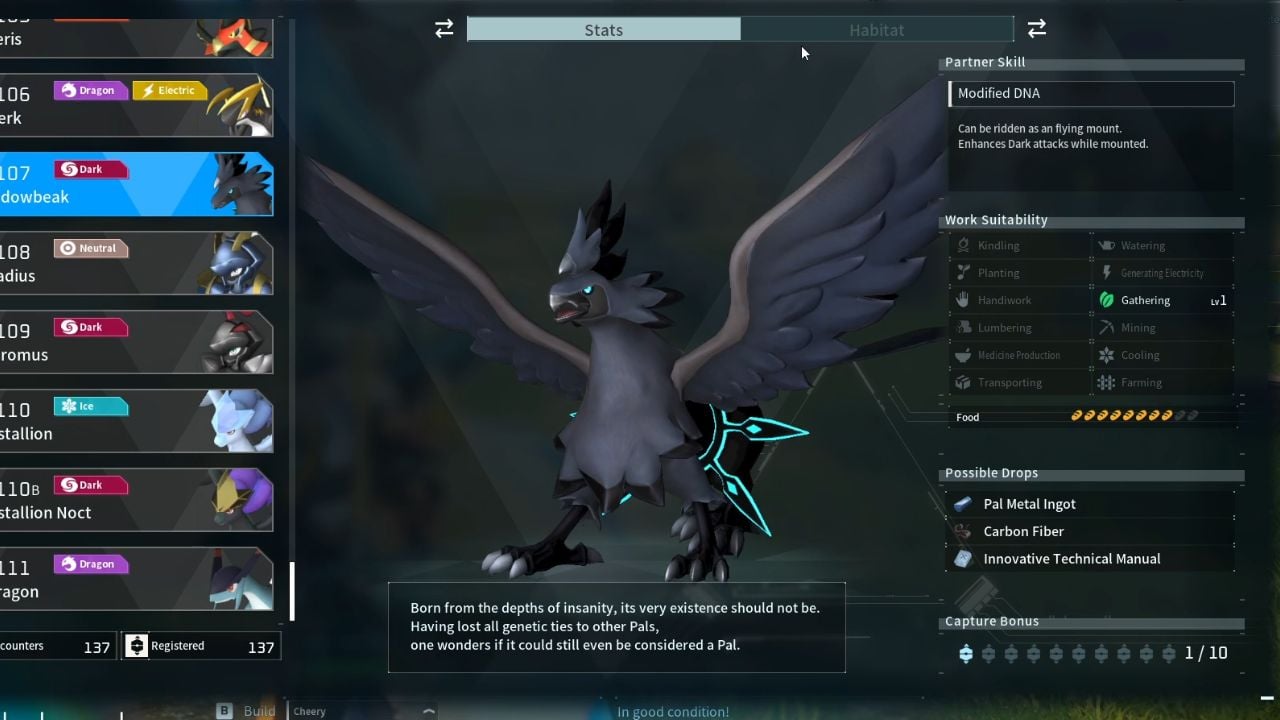The height and width of the screenshot is (720, 1280).
Task: Click the Farming work suitability icon
Action: (1105, 382)
